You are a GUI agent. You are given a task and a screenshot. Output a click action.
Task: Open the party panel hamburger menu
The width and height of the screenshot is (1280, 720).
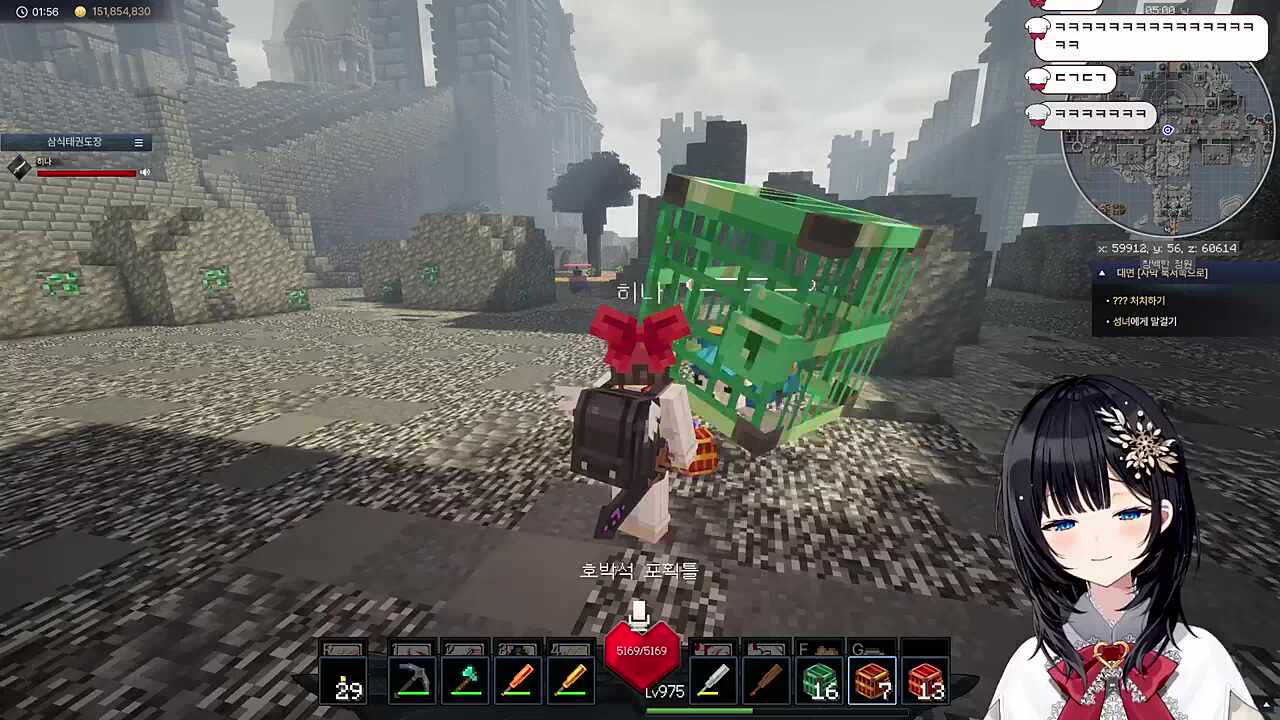[x=139, y=143]
